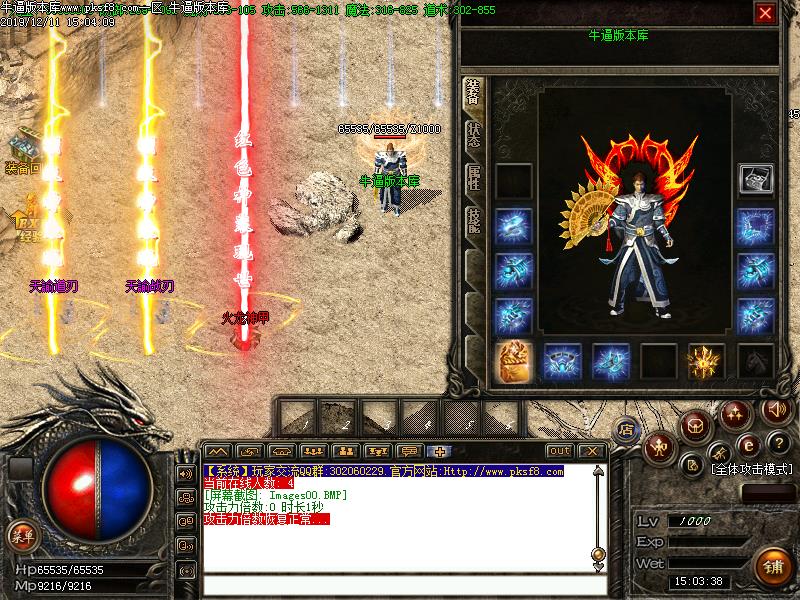
Task: Close the chat window with X
Action: [591, 451]
